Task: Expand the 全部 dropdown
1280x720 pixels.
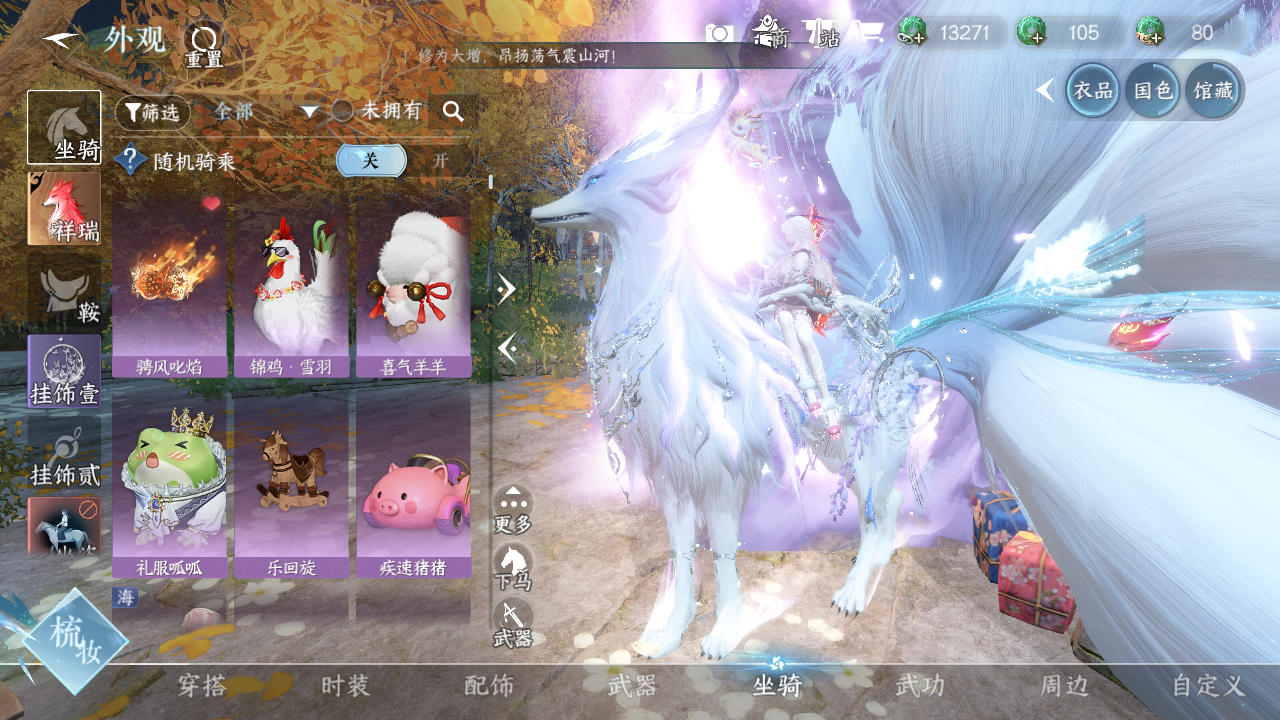Action: click(x=265, y=112)
